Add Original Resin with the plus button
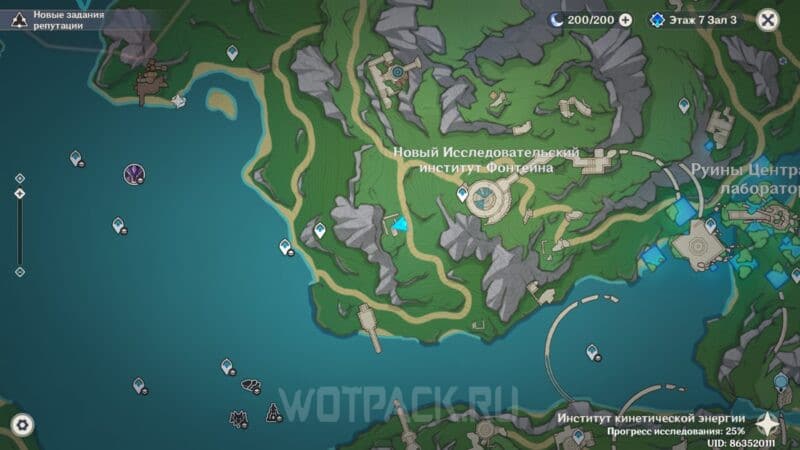This screenshot has height=450, width=800. pyautogui.click(x=626, y=19)
